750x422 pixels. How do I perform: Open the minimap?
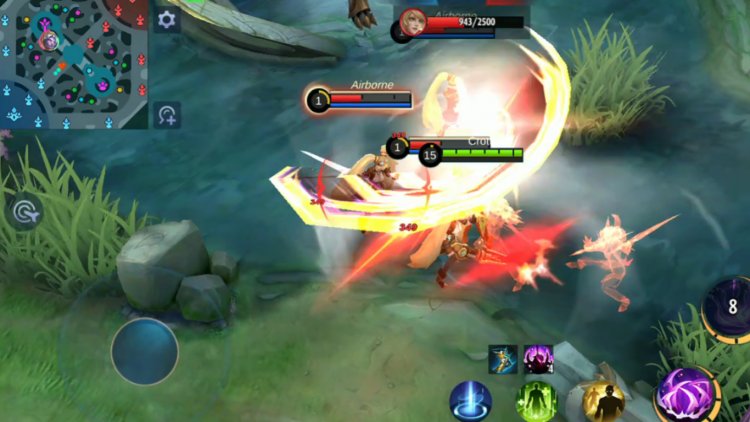[73, 64]
